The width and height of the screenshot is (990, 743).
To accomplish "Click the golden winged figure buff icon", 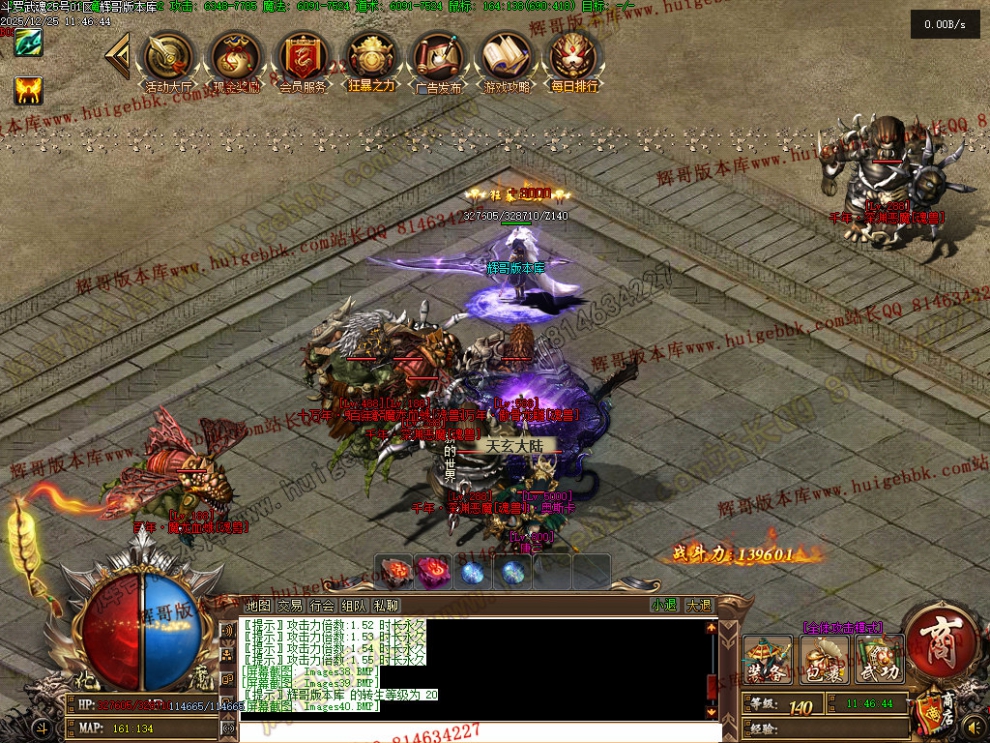I will (27, 91).
